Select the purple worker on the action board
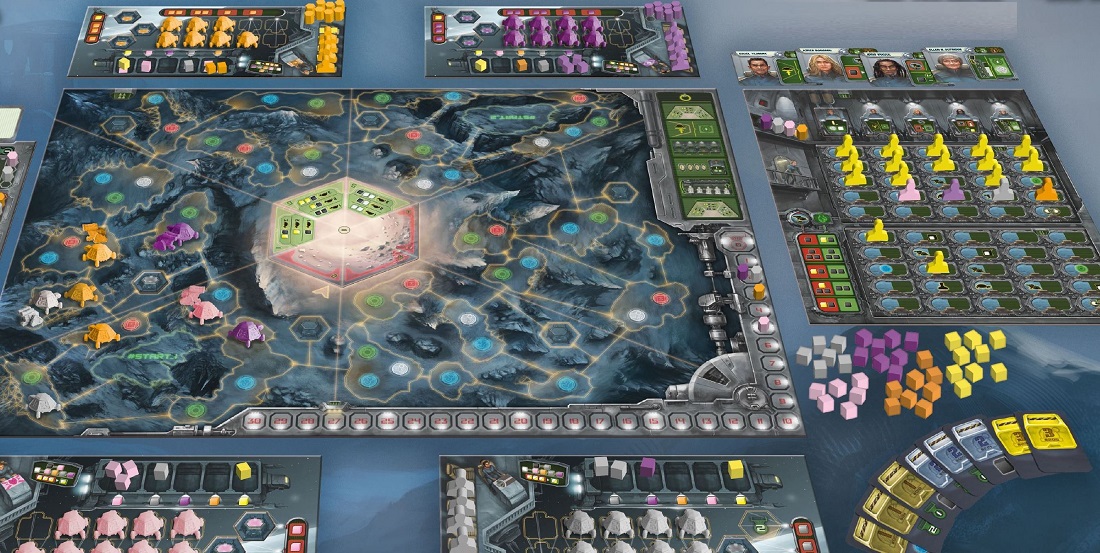This screenshot has height=553, width=1100. [x=954, y=188]
